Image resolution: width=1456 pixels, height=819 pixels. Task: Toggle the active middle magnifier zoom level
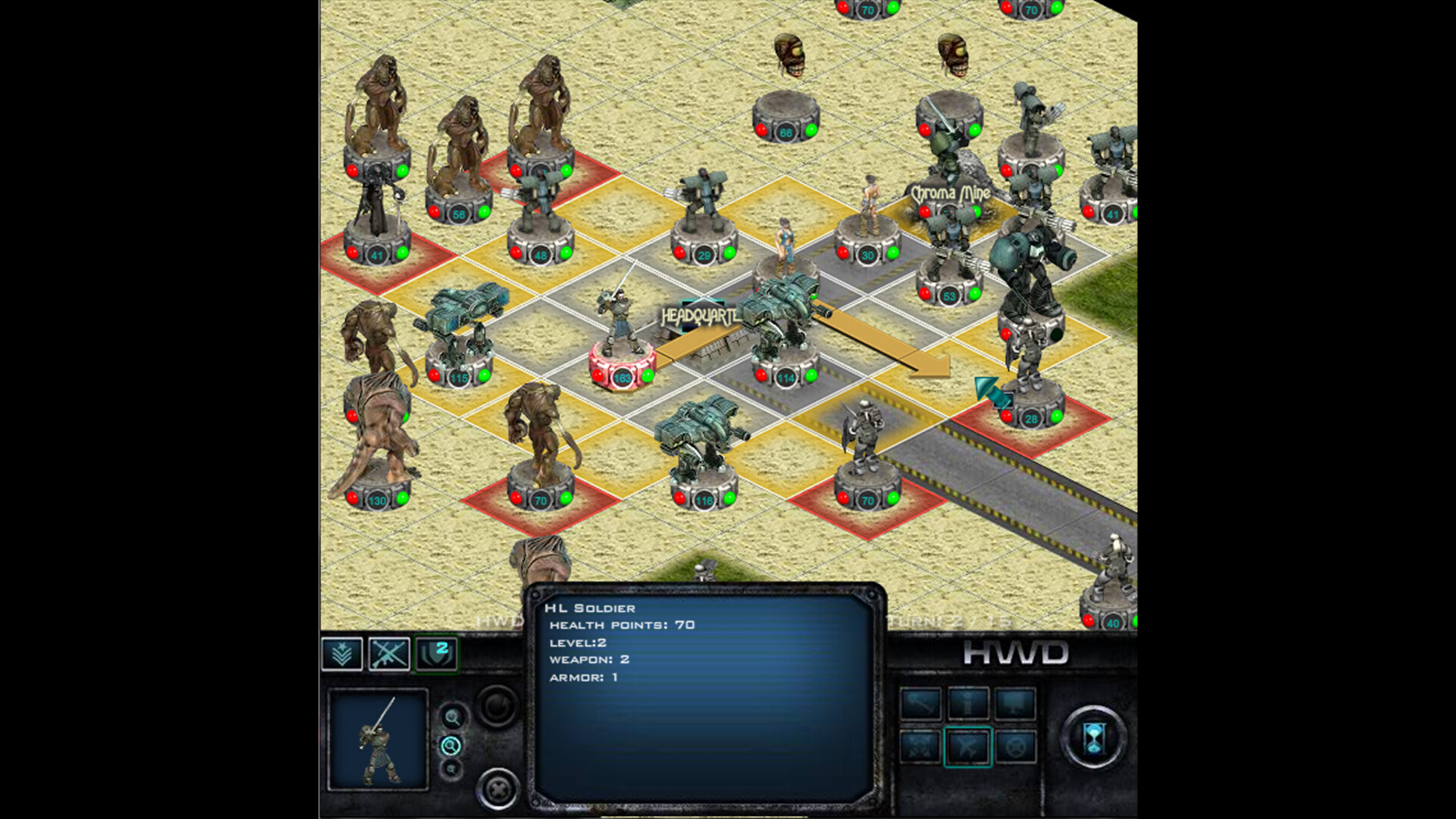tap(450, 746)
